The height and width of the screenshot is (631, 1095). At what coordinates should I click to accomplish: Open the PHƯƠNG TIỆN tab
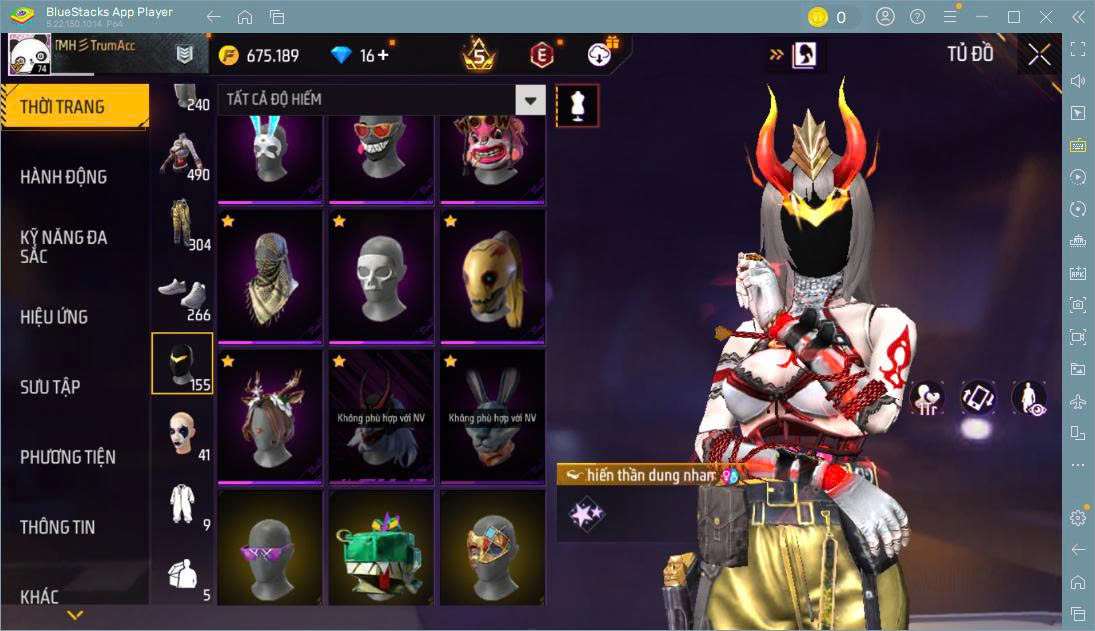68,457
